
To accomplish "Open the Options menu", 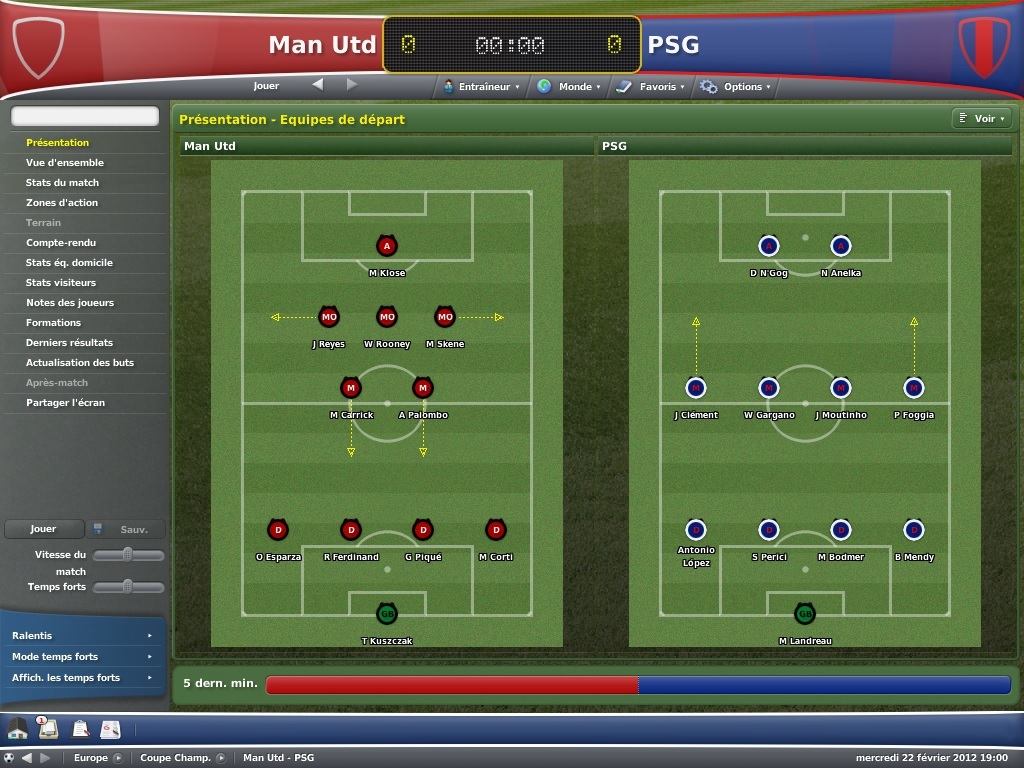I will (736, 87).
